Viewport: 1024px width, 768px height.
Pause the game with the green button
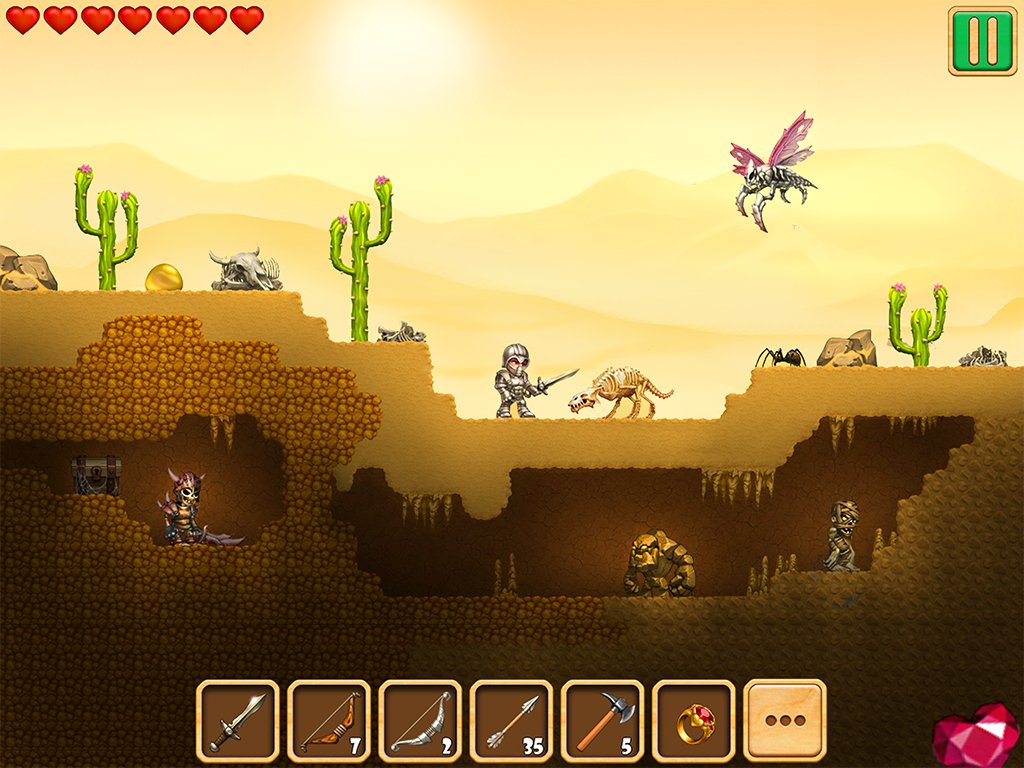(x=982, y=41)
